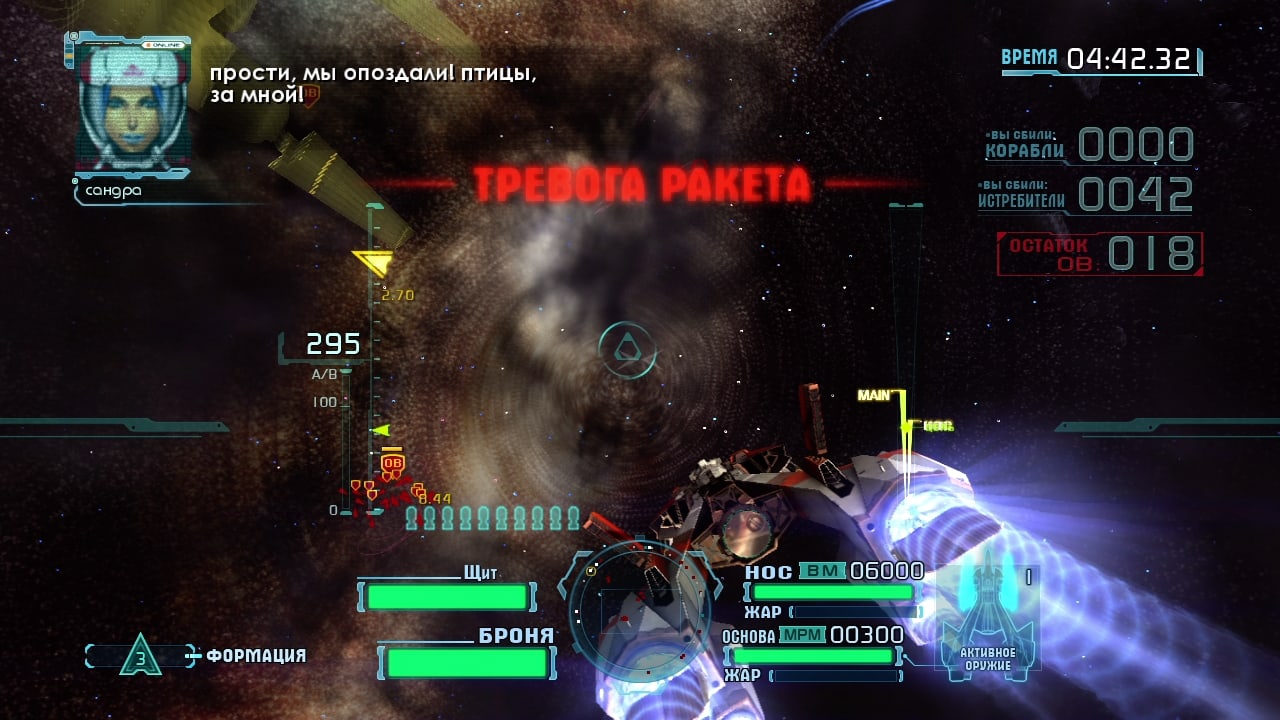1280x720 pixels.
Task: Click the center targeting reticle
Action: [x=627, y=349]
